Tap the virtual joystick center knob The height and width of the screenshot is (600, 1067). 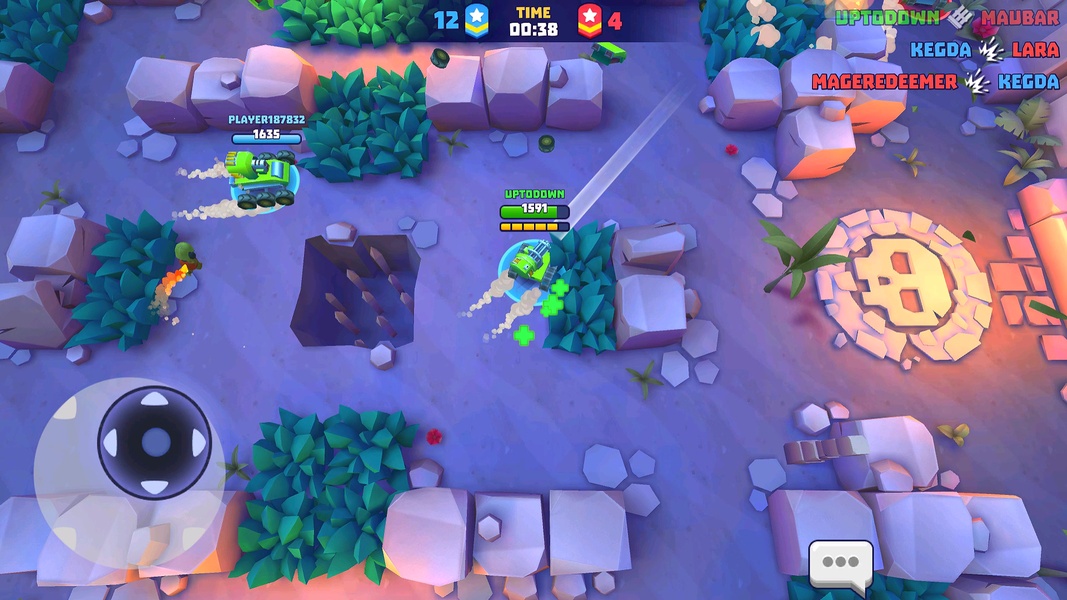(x=154, y=442)
